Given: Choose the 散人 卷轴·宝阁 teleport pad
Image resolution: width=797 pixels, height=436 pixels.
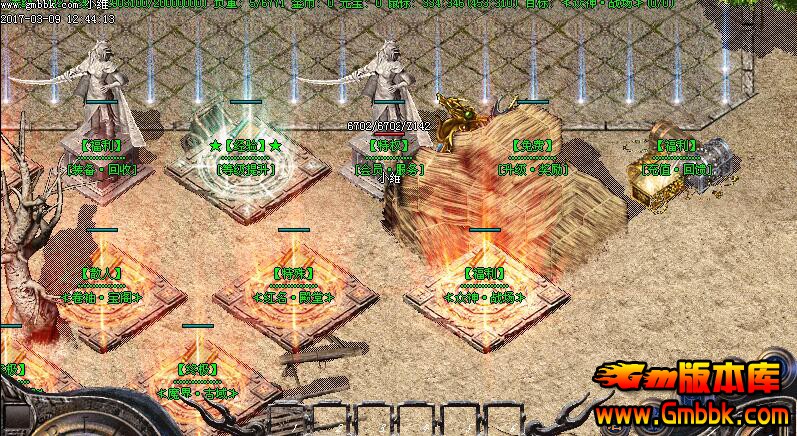Looking at the screenshot, I should click(104, 296).
